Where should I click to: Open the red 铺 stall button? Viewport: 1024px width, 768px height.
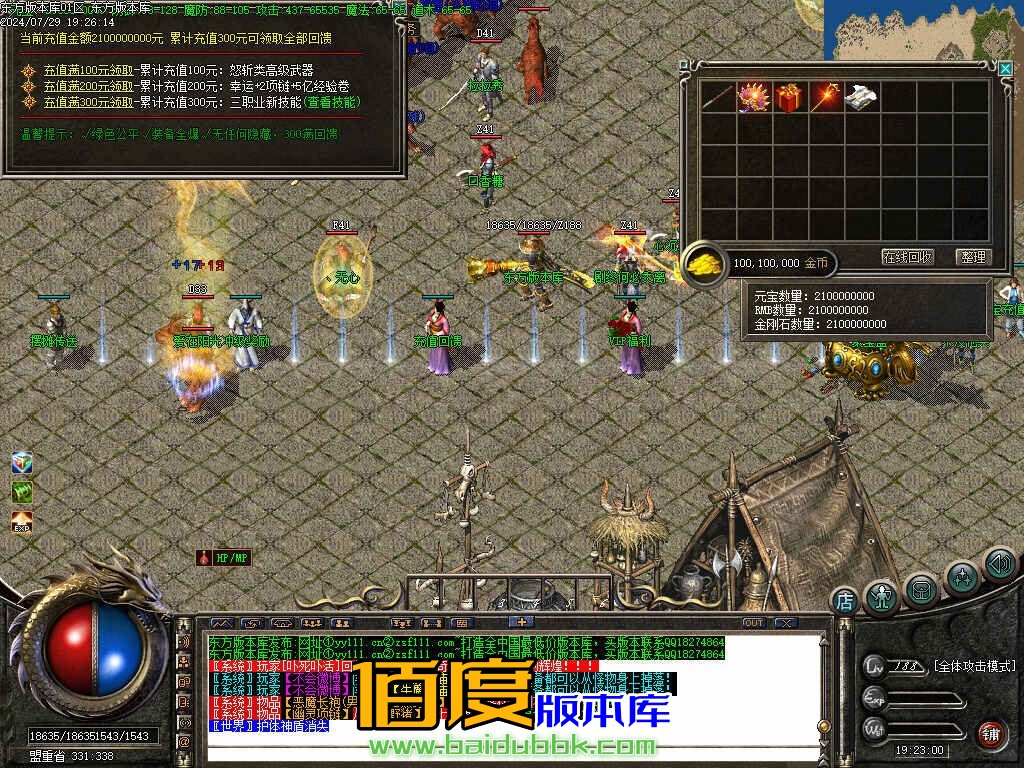pos(989,735)
